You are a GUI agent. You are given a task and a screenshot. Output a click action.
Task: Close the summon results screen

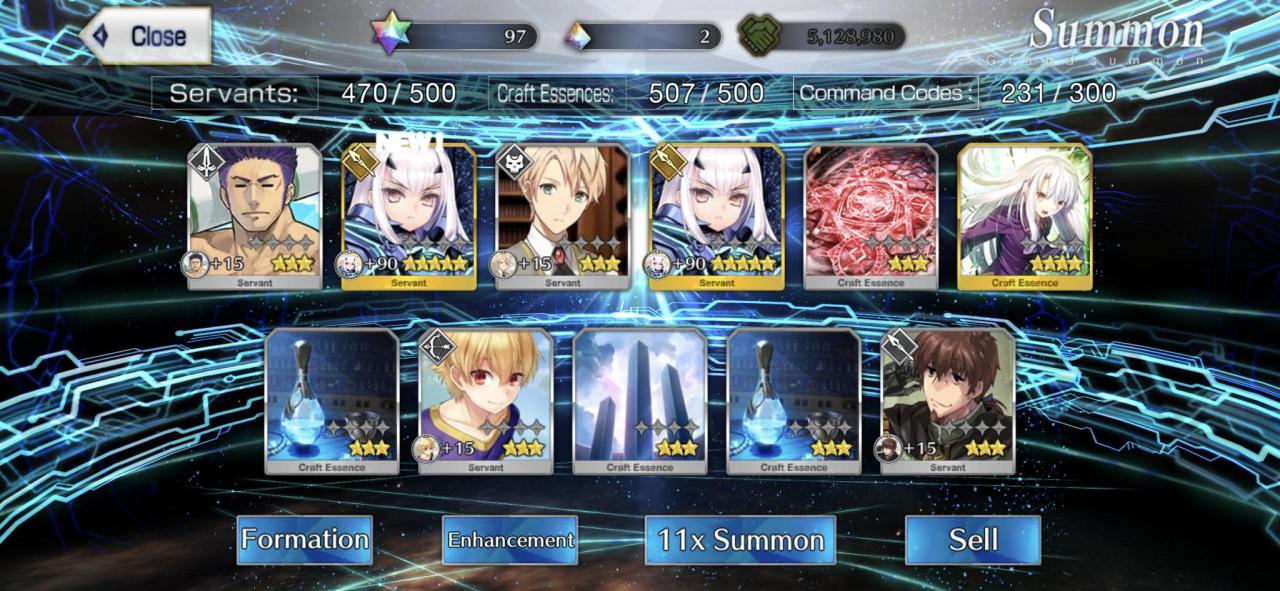coord(146,37)
